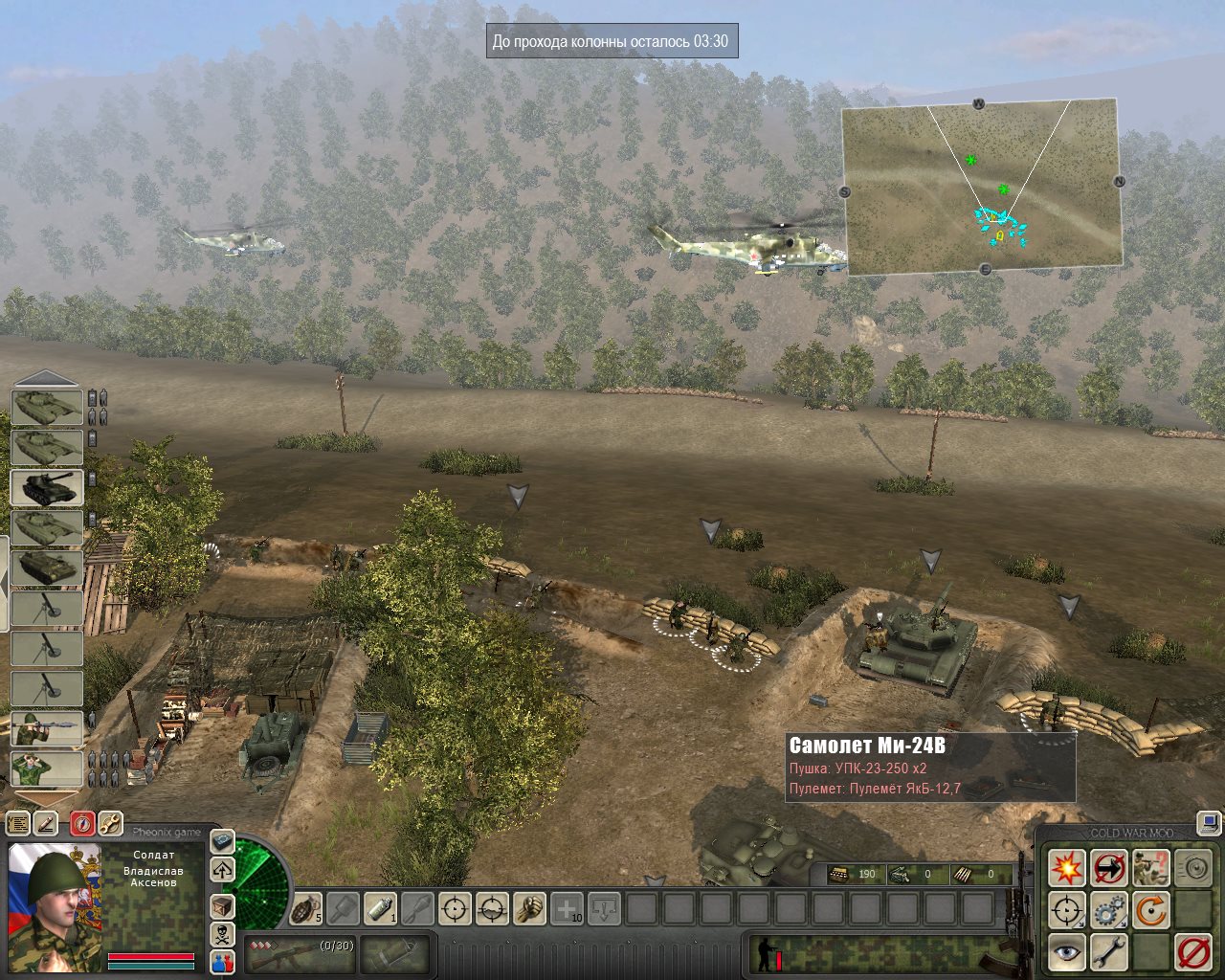Click the red cancel order button
Image resolution: width=1225 pixels, height=980 pixels.
coord(1193,952)
